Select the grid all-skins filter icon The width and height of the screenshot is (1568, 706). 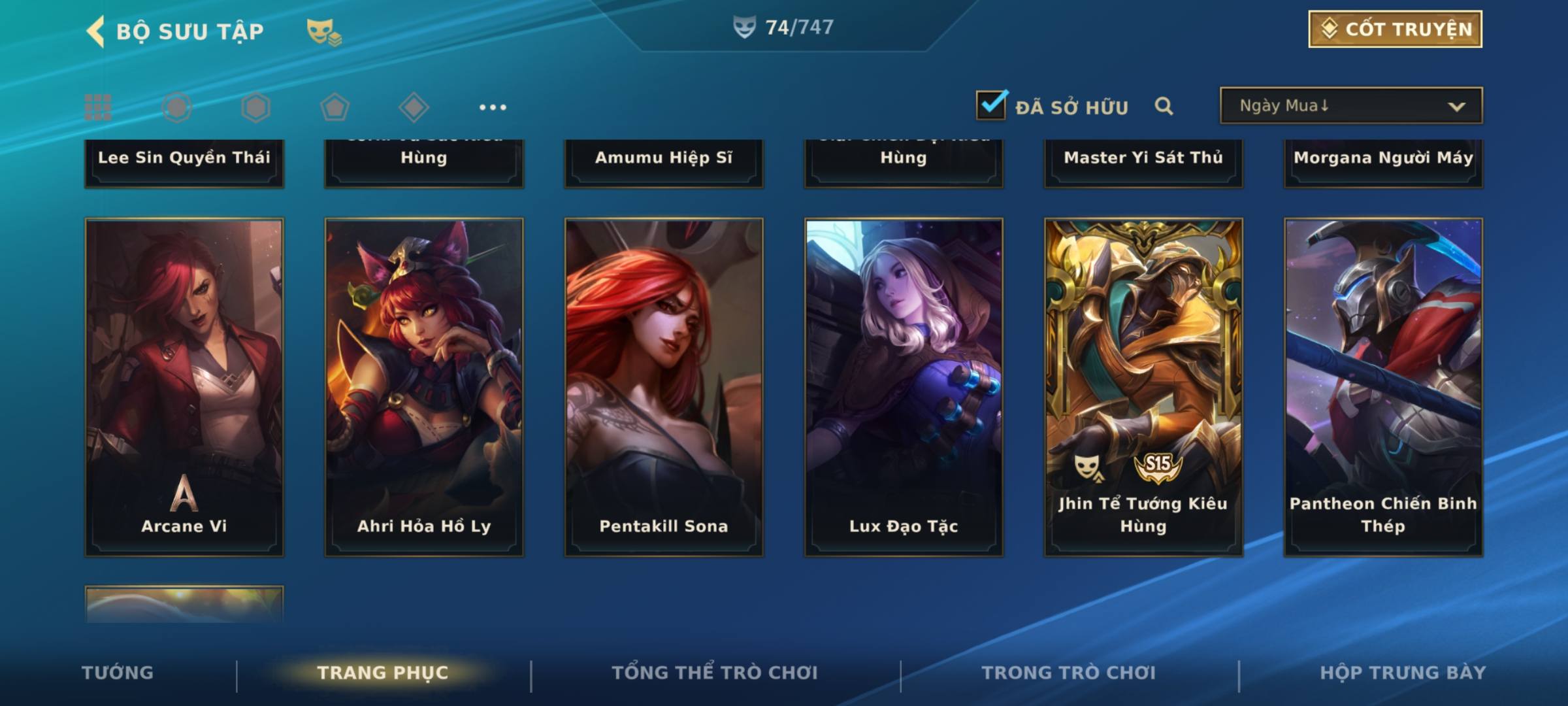(x=98, y=107)
